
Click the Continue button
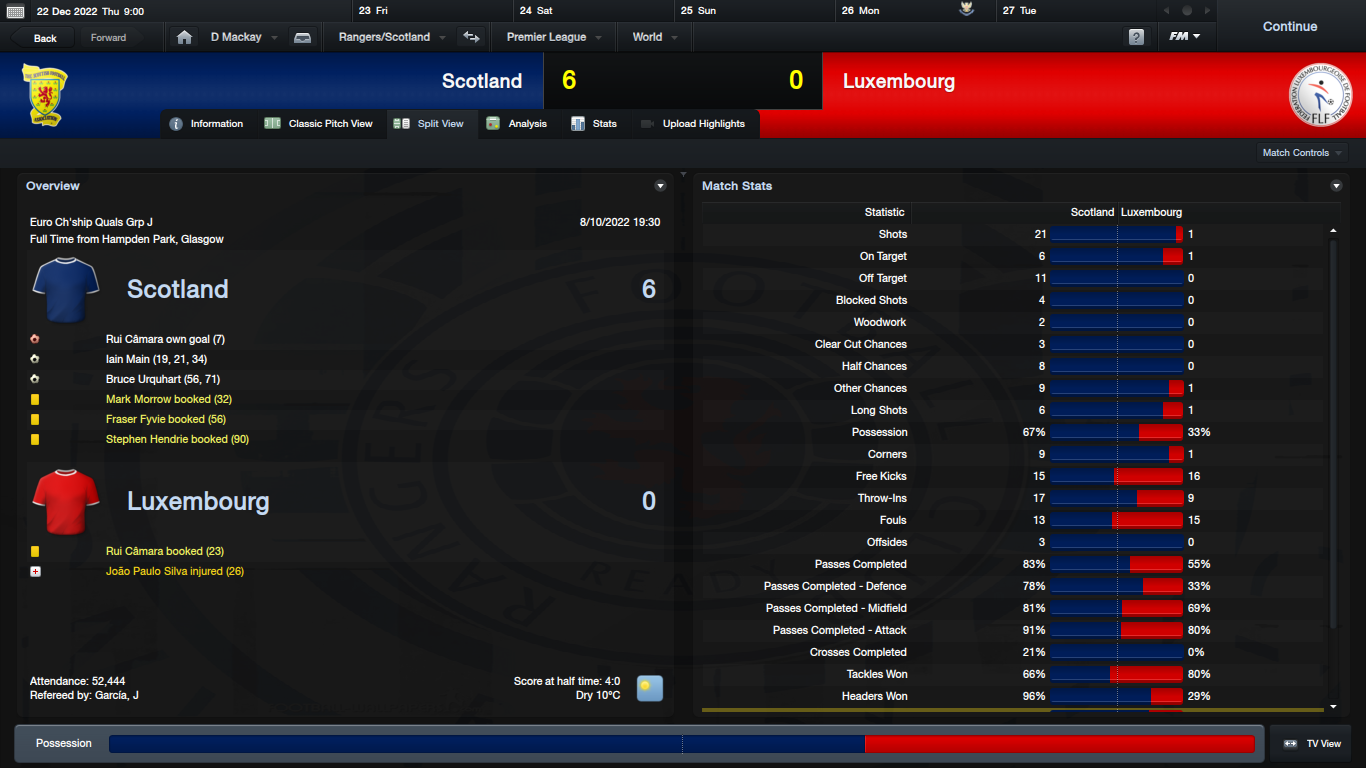(1289, 27)
